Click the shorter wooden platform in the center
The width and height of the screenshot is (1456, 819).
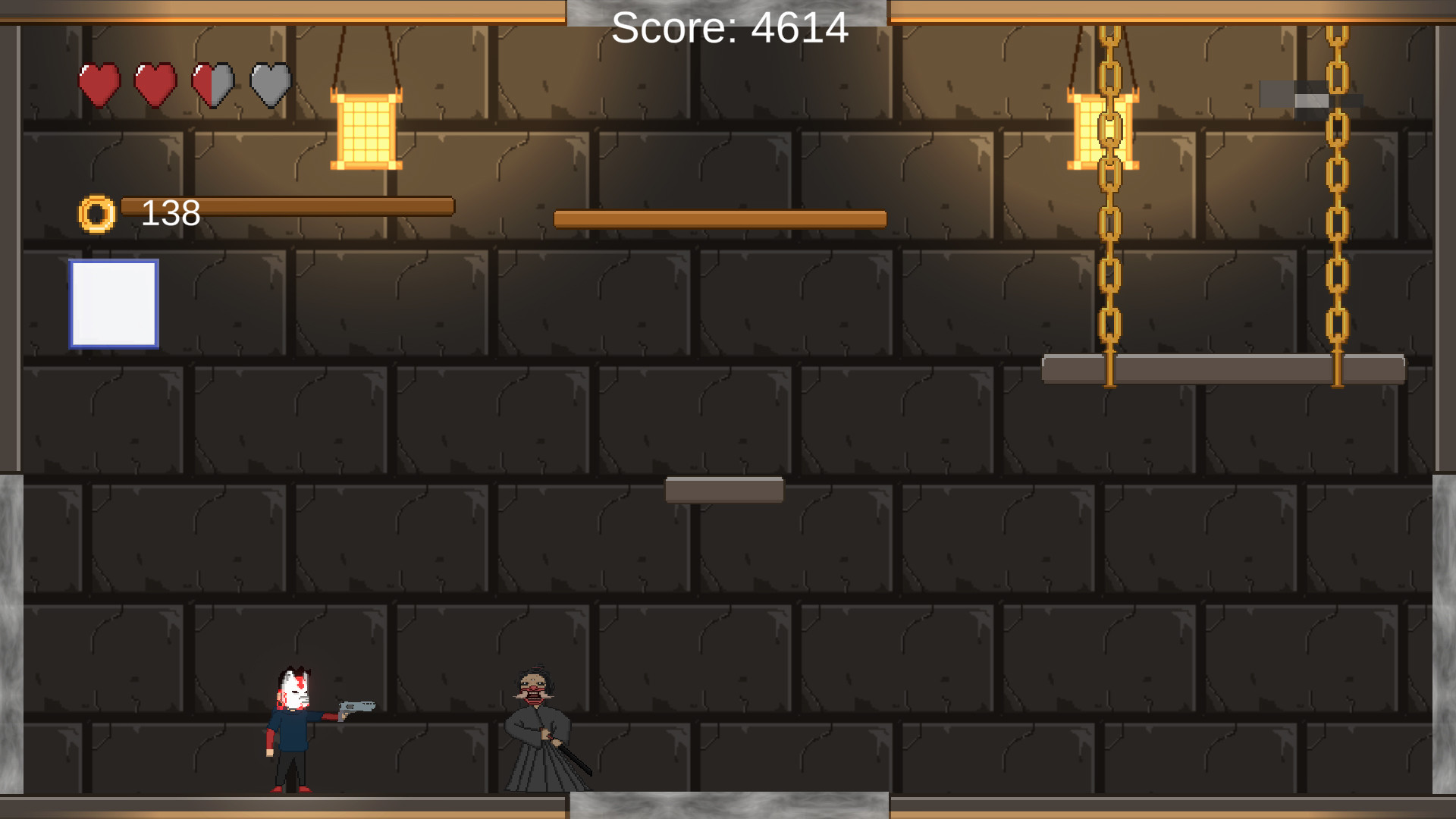click(720, 218)
